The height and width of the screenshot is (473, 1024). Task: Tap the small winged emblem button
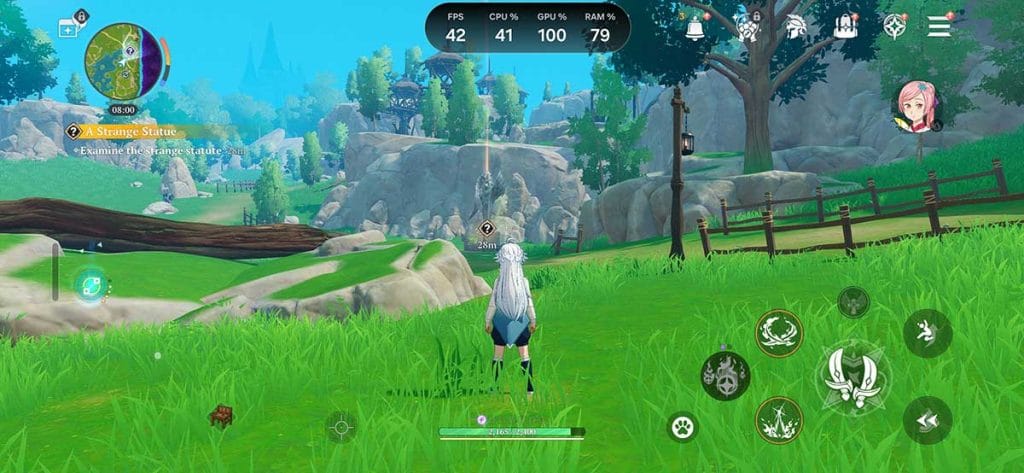point(853,300)
